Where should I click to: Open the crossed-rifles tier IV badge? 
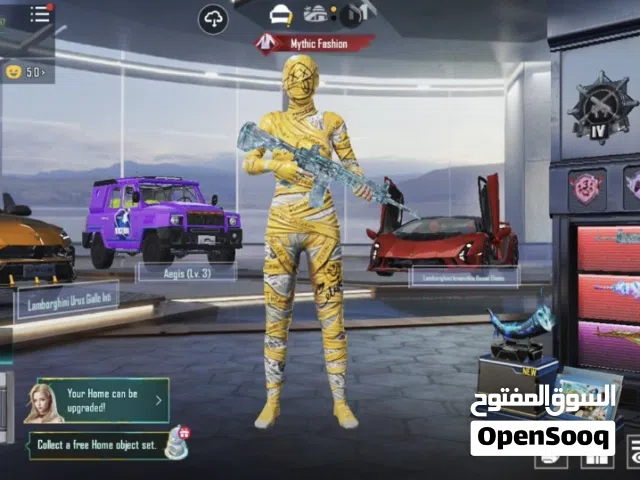pyautogui.click(x=597, y=105)
